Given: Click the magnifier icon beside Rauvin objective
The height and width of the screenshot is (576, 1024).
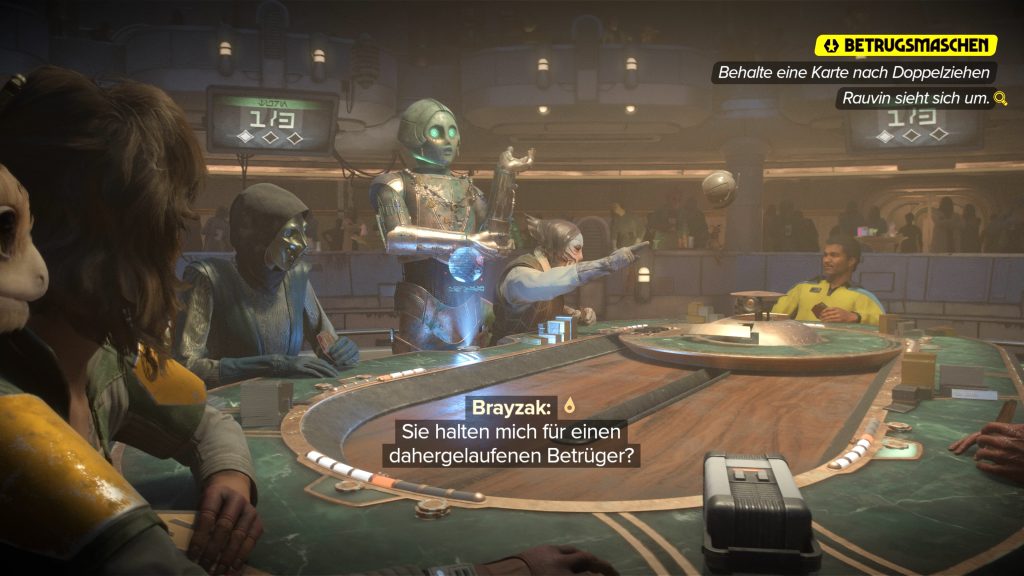Looking at the screenshot, I should tap(998, 99).
